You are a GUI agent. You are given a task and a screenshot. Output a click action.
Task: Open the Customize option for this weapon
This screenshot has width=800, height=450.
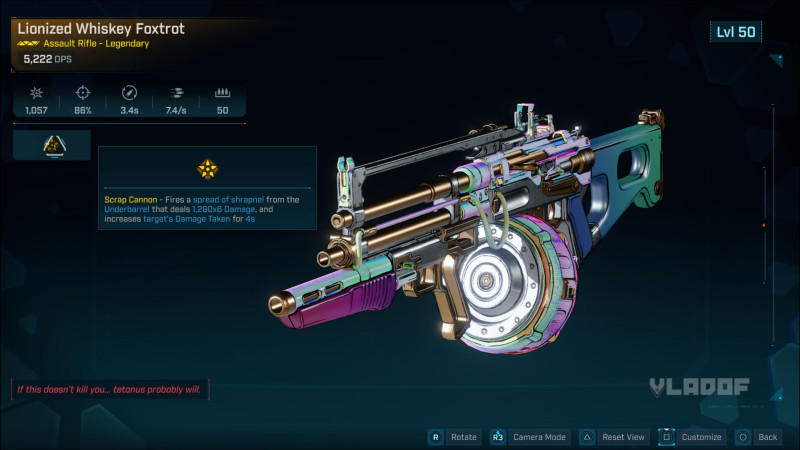pos(691,437)
